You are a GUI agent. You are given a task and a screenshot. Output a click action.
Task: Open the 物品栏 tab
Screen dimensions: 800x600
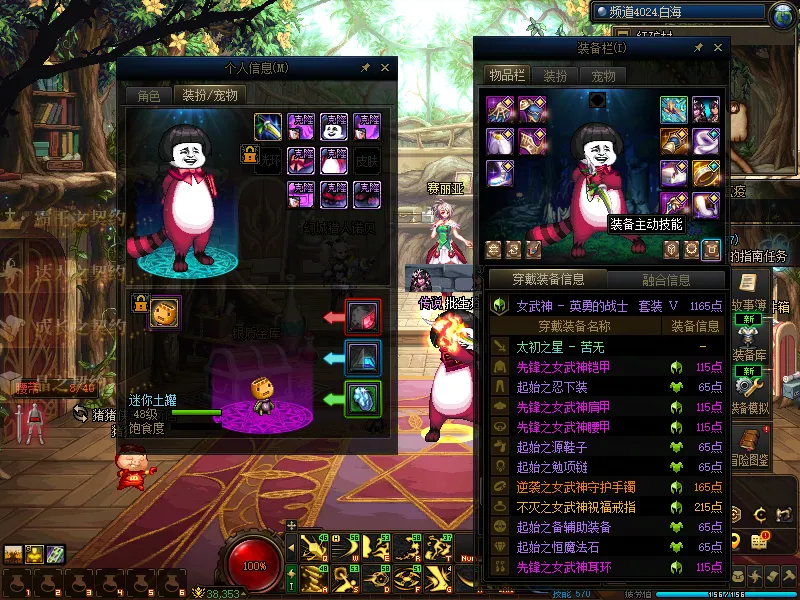[x=506, y=75]
